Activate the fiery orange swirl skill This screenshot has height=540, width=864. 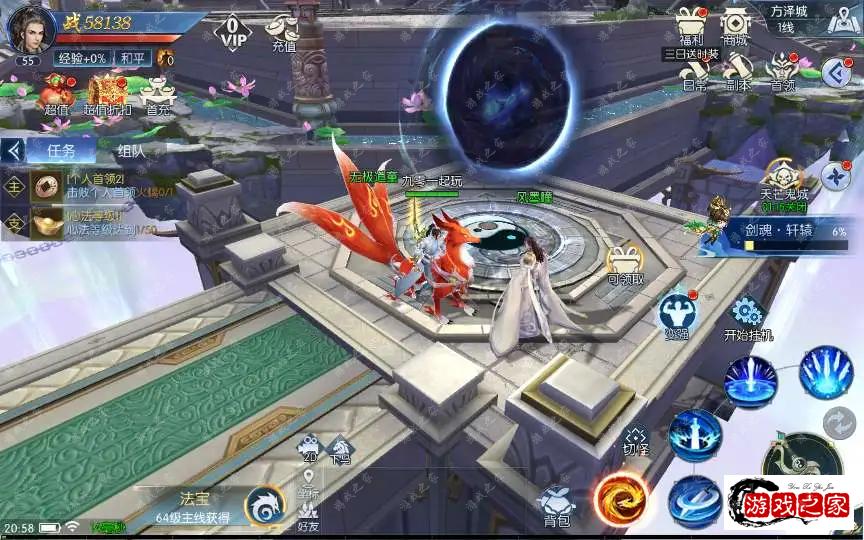[x=621, y=499]
